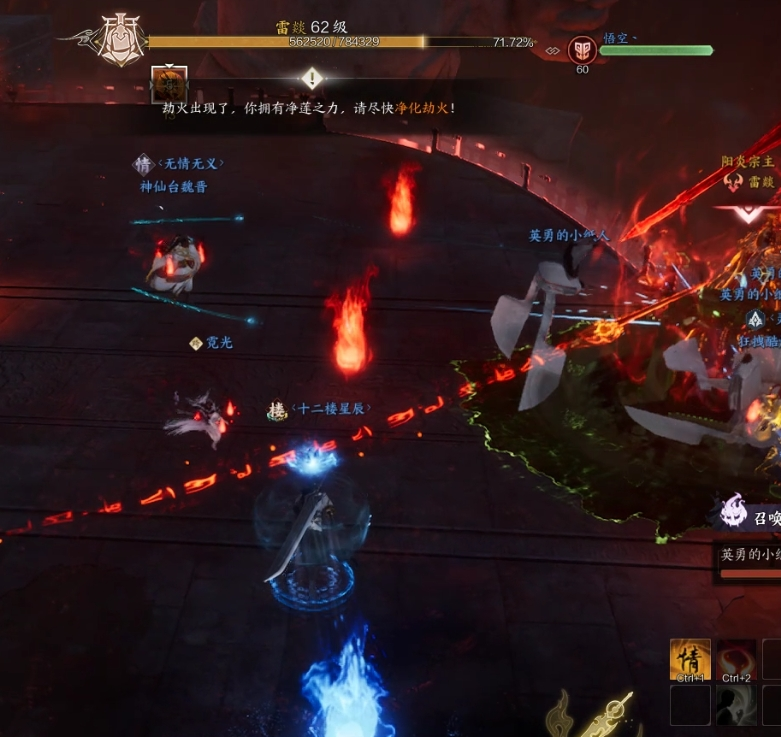Screen dimensions: 781x737
Task: Use the red swirl skill on Ctrl+2
Action: [736, 660]
